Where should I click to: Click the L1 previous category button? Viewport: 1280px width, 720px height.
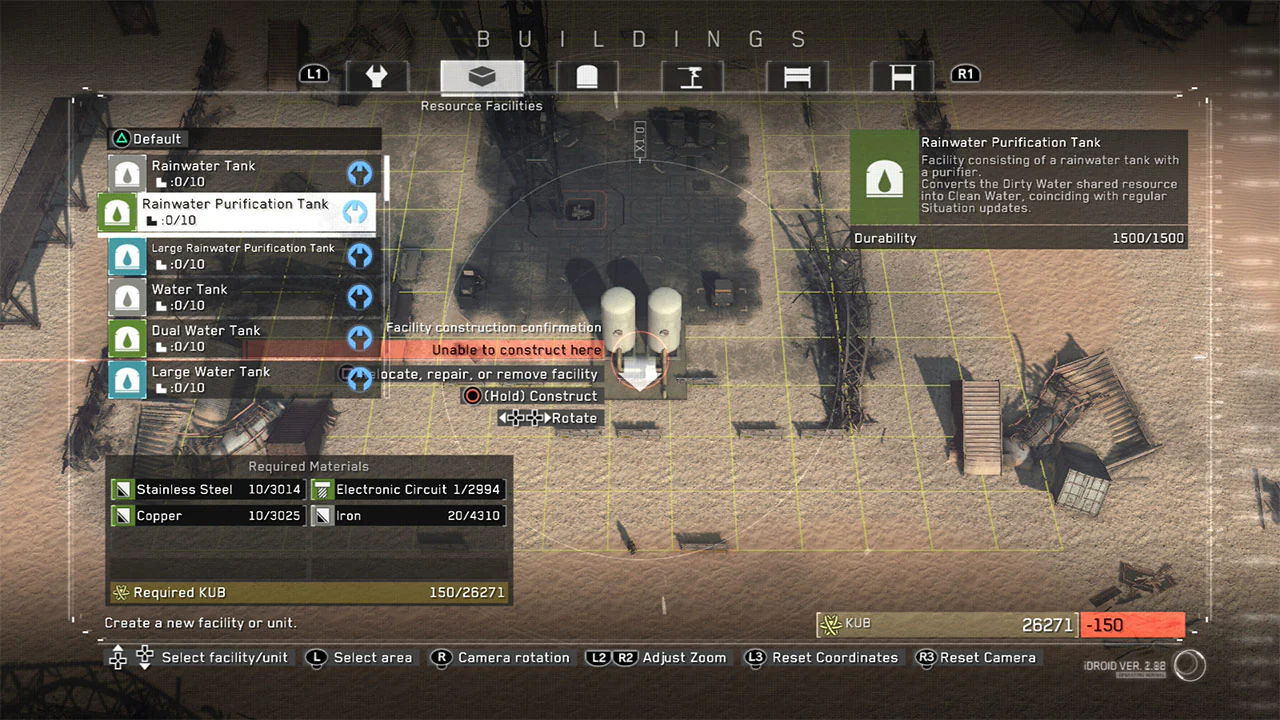click(314, 73)
